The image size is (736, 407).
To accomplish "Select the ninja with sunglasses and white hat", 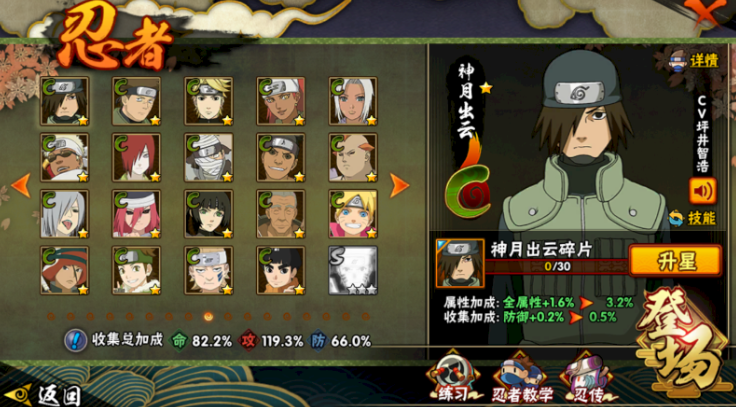I will [x=64, y=157].
